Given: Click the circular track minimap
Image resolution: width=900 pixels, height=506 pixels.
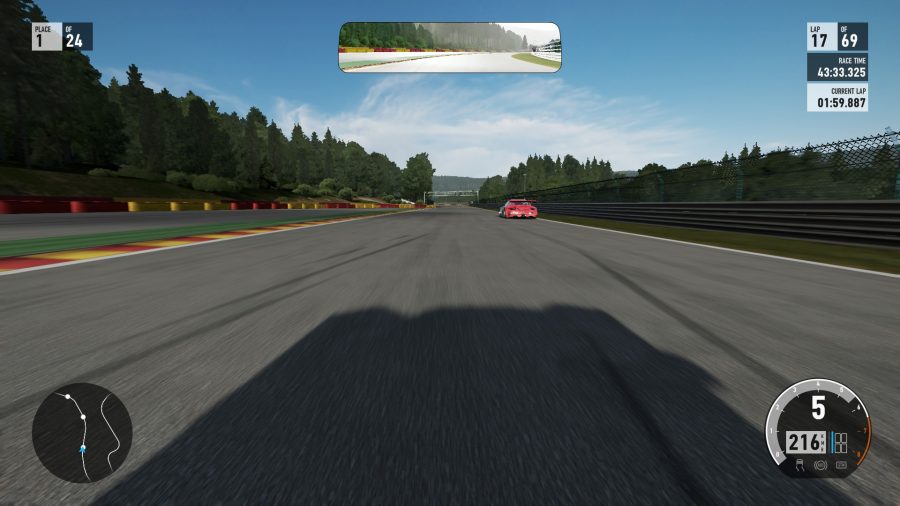Looking at the screenshot, I should (82, 433).
